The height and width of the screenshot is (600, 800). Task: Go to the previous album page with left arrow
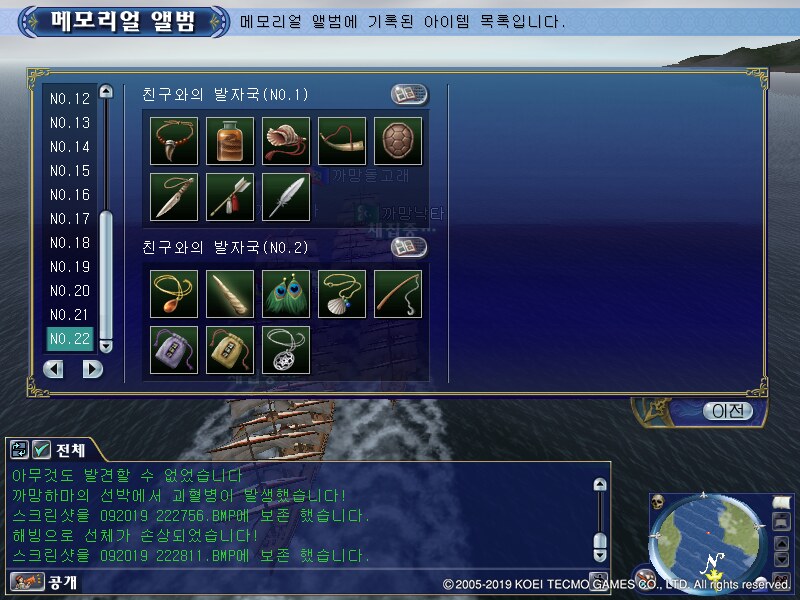click(x=53, y=369)
